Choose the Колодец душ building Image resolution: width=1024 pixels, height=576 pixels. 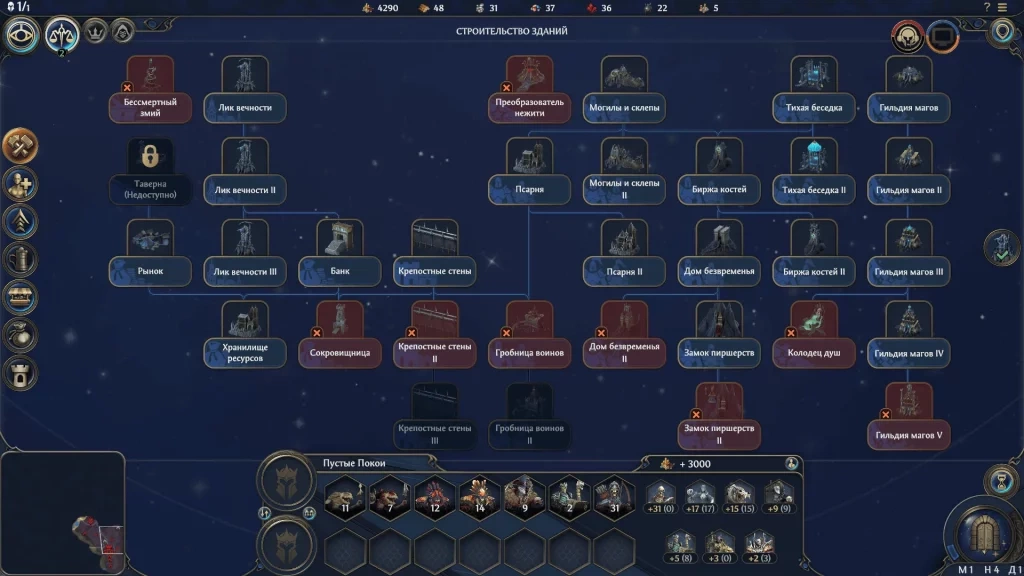point(814,336)
